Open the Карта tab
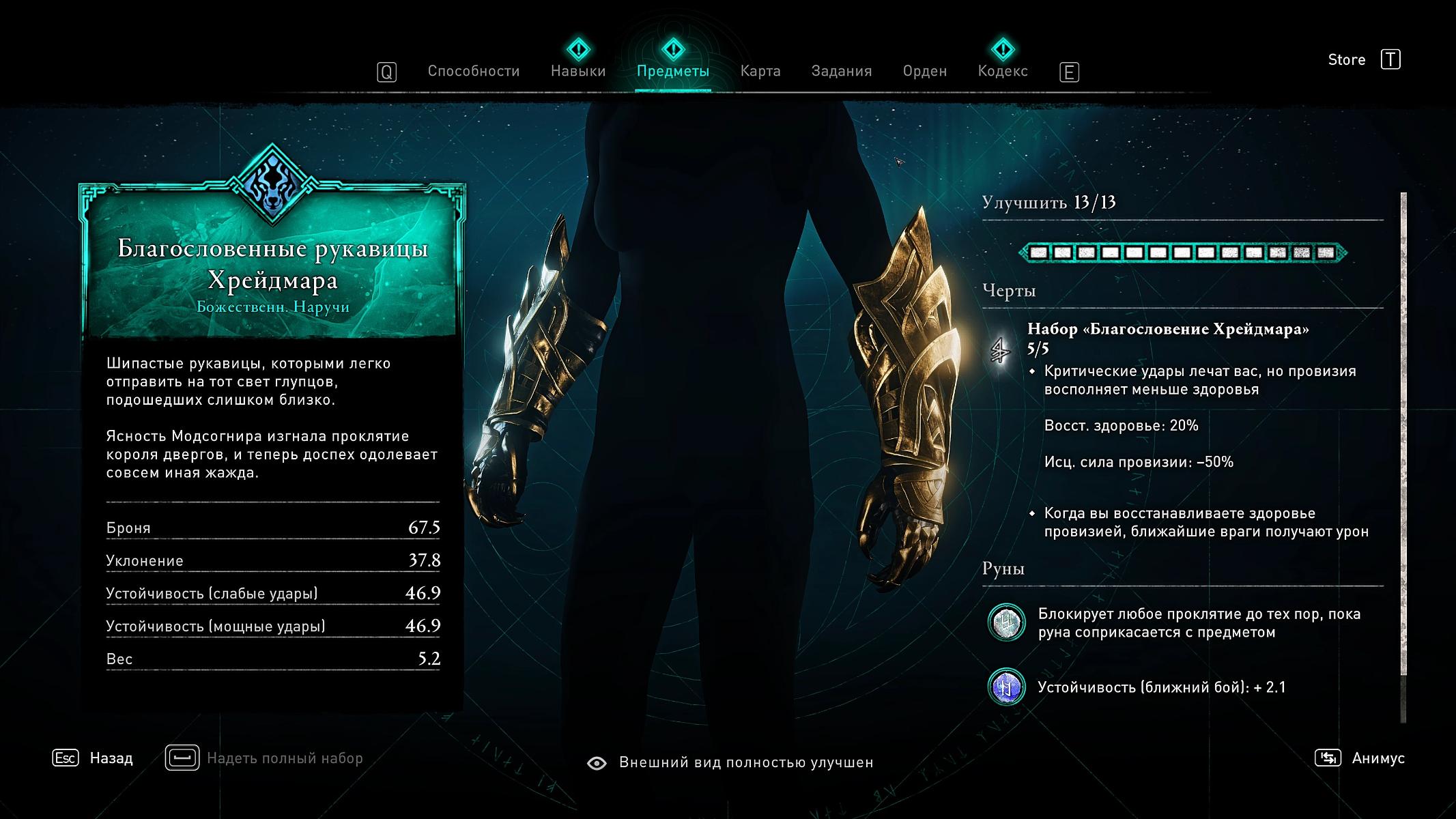Viewport: 1456px width, 819px height. click(x=760, y=71)
